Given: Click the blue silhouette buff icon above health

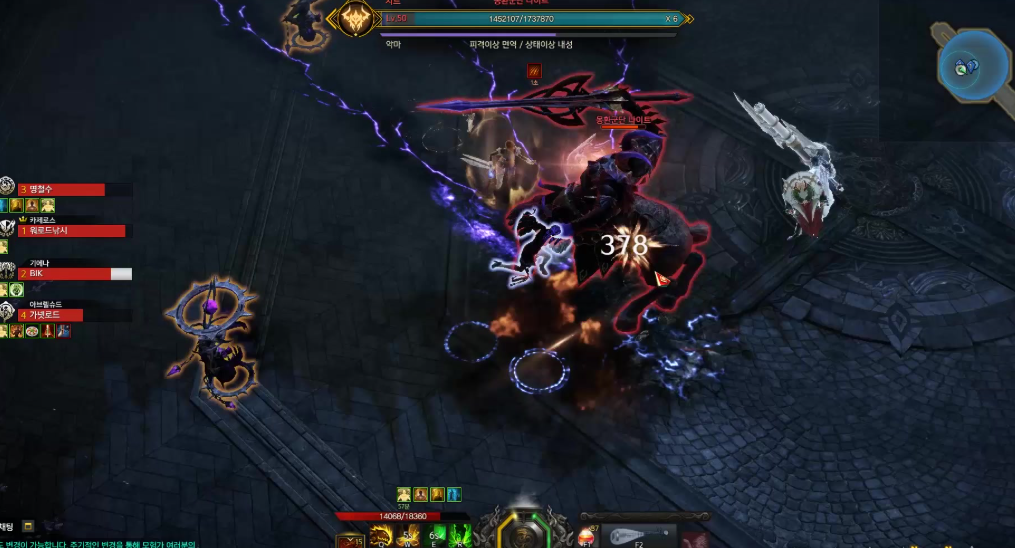Looking at the screenshot, I should click(455, 494).
